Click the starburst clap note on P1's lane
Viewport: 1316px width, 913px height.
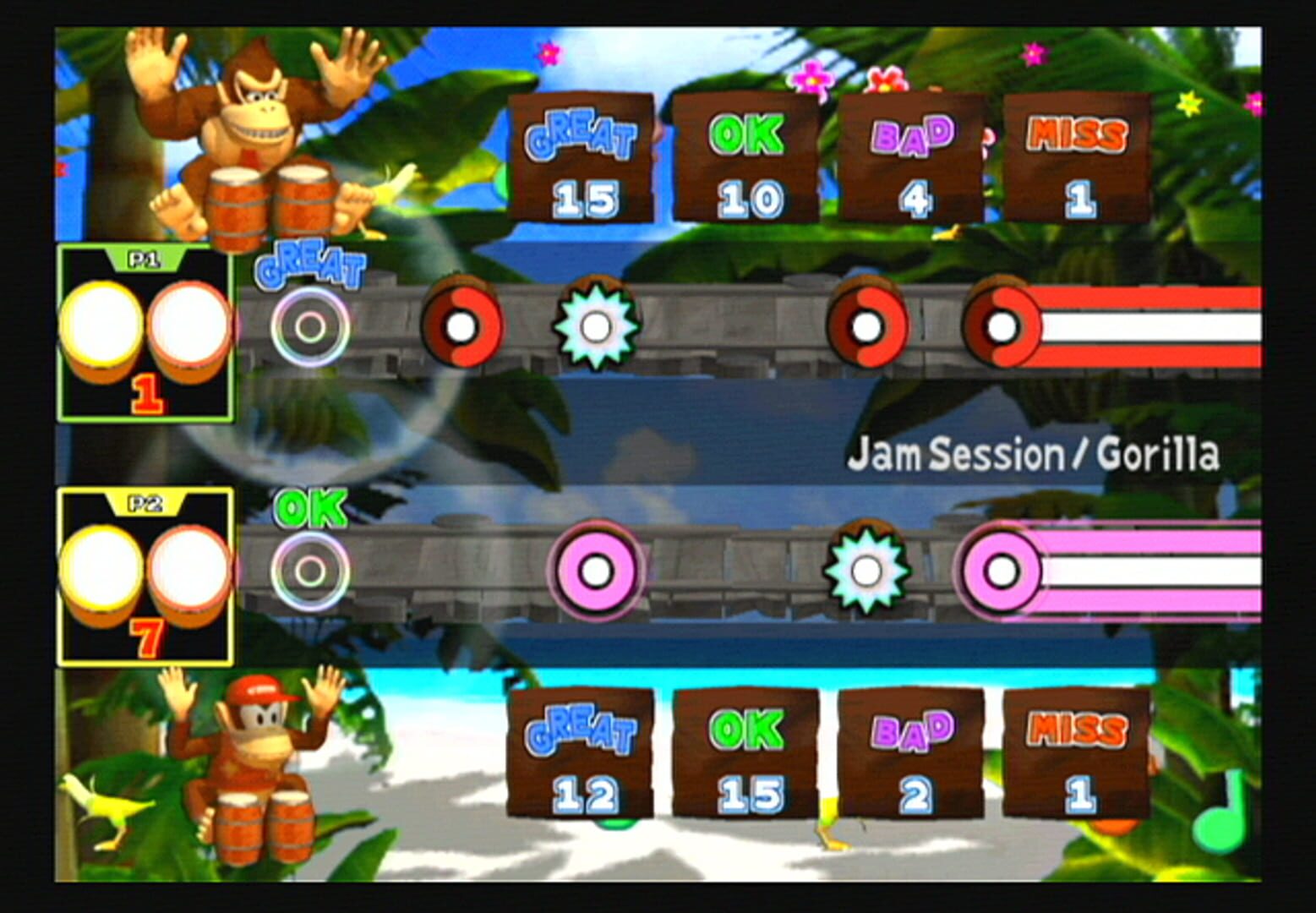(x=598, y=325)
